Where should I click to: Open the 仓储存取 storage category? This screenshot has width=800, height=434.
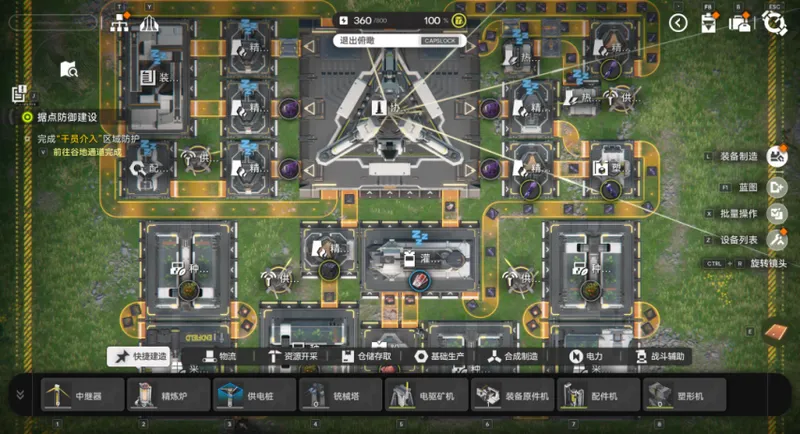click(375, 356)
